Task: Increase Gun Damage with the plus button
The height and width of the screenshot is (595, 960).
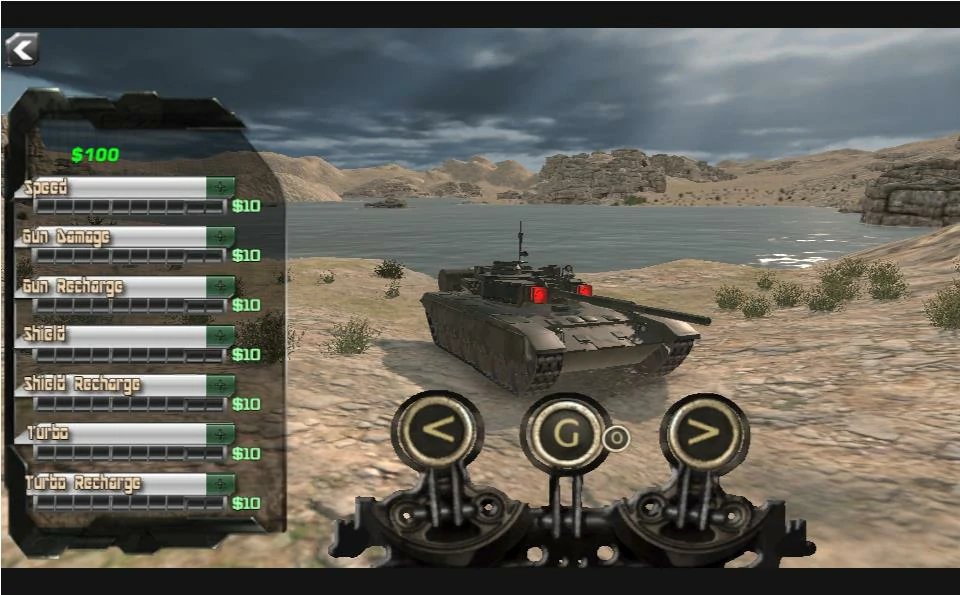Action: click(220, 237)
